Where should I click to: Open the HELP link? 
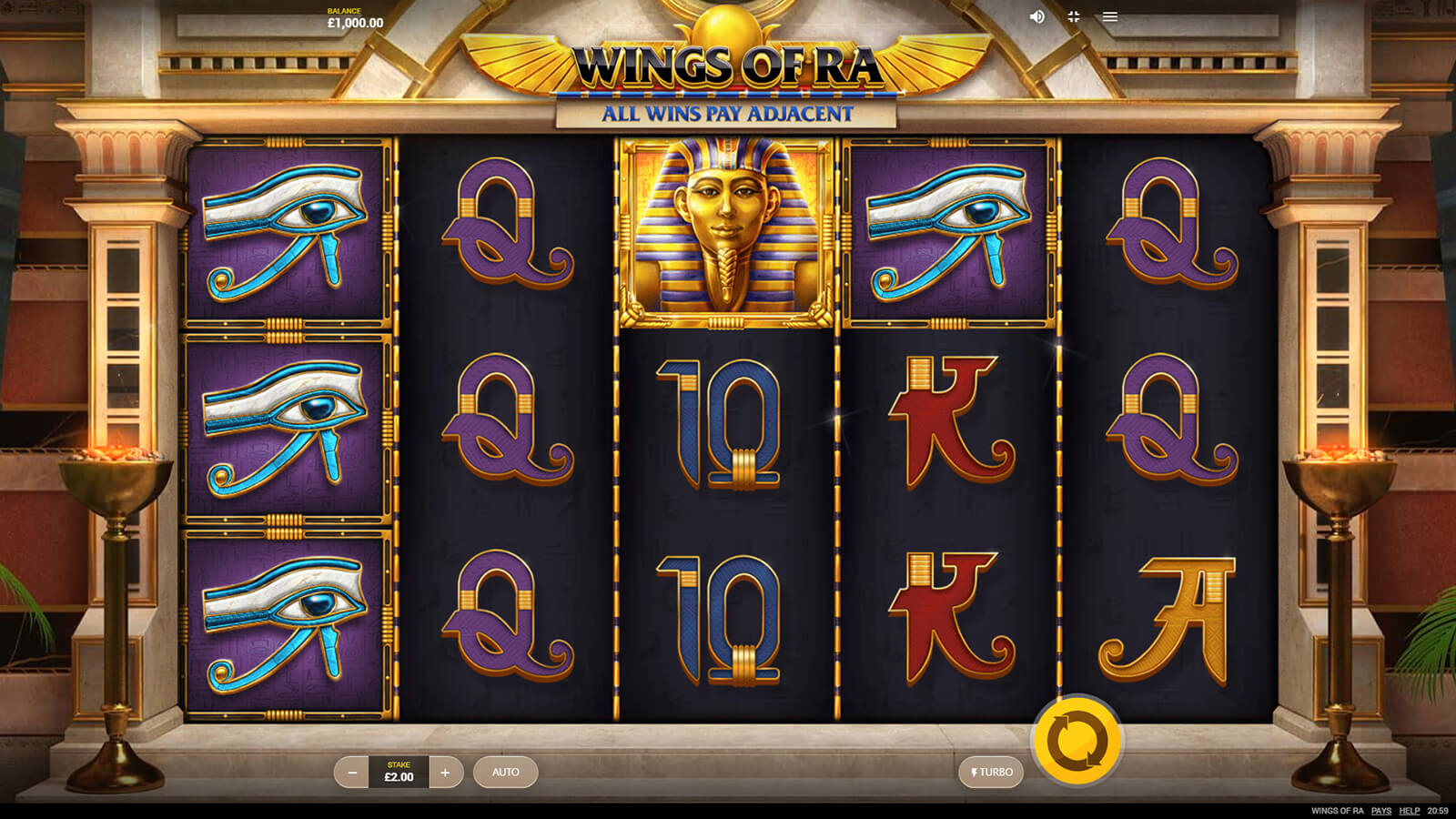point(1410,811)
